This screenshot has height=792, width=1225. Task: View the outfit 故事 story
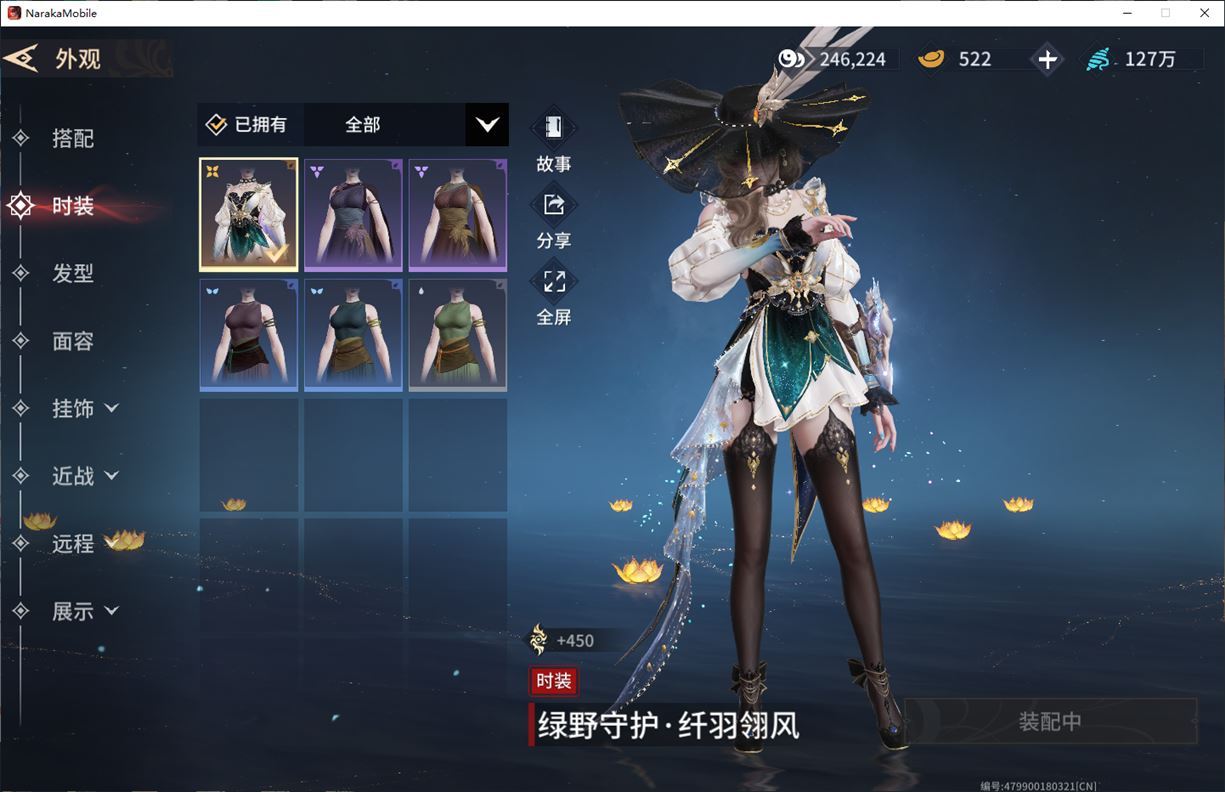click(553, 141)
